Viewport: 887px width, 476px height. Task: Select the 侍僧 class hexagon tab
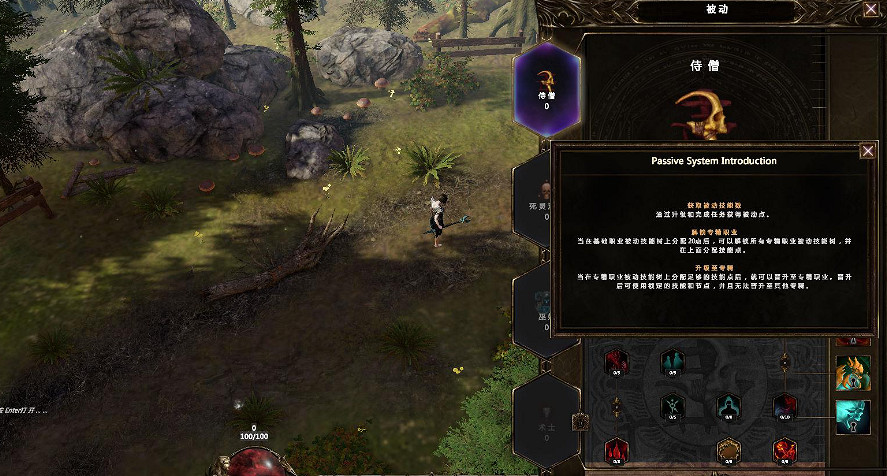(x=547, y=87)
